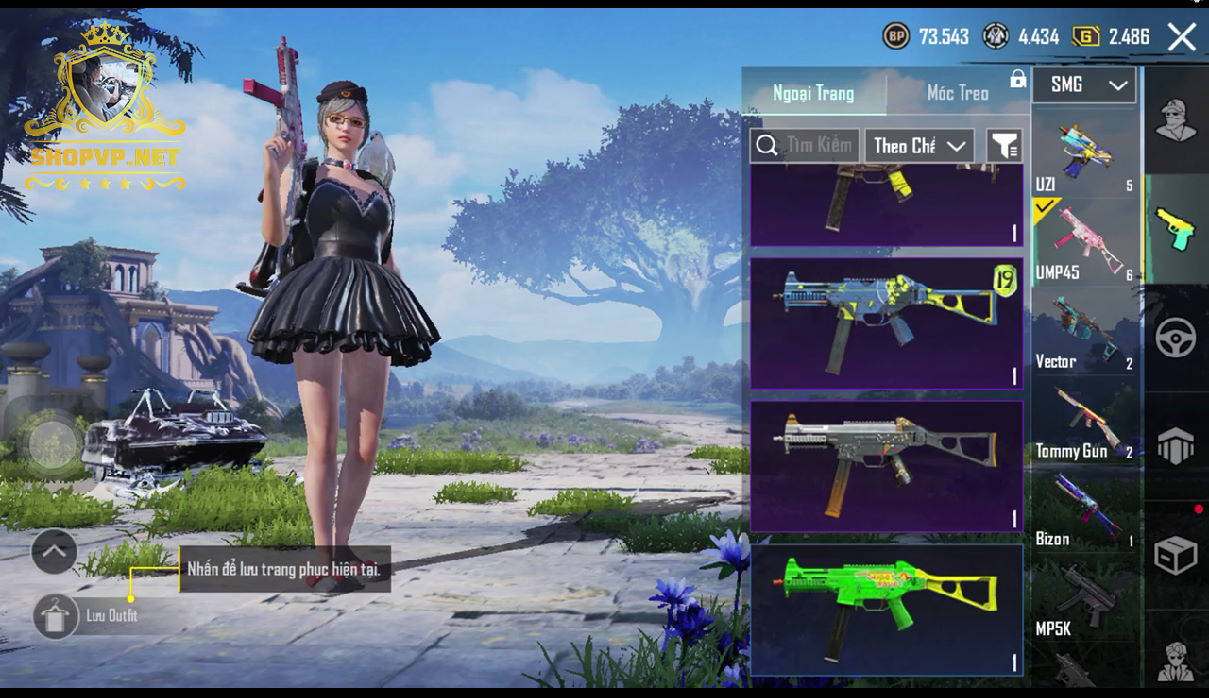Pick the Tommy Gun weapon entry

click(1084, 423)
